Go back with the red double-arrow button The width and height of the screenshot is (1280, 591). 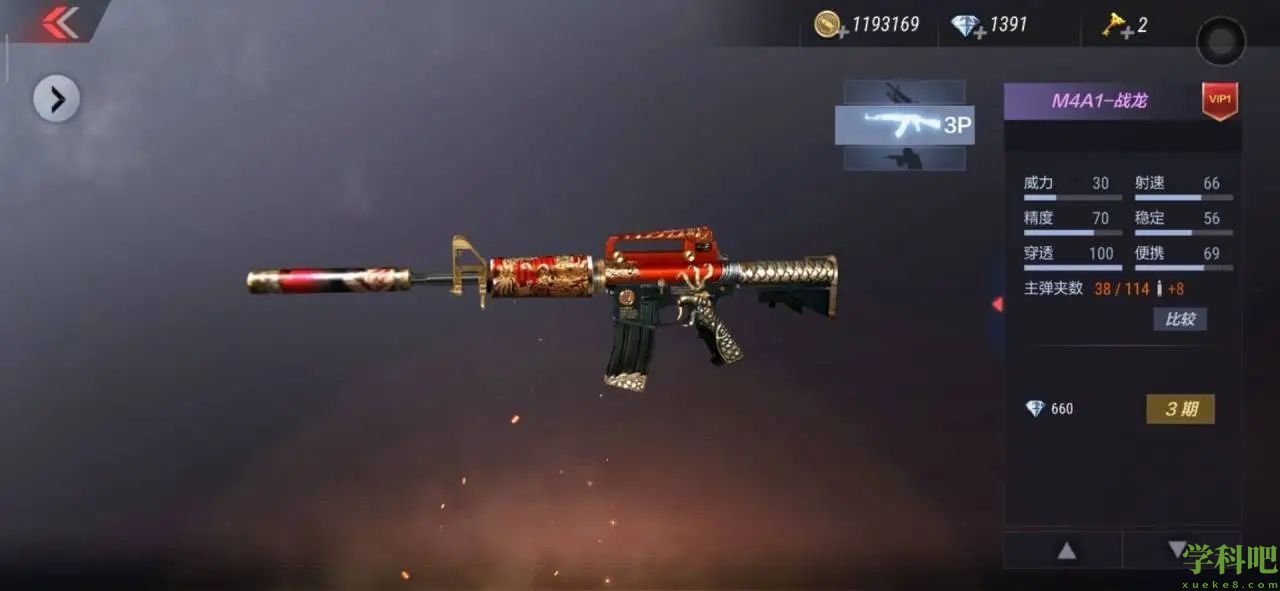click(x=60, y=22)
